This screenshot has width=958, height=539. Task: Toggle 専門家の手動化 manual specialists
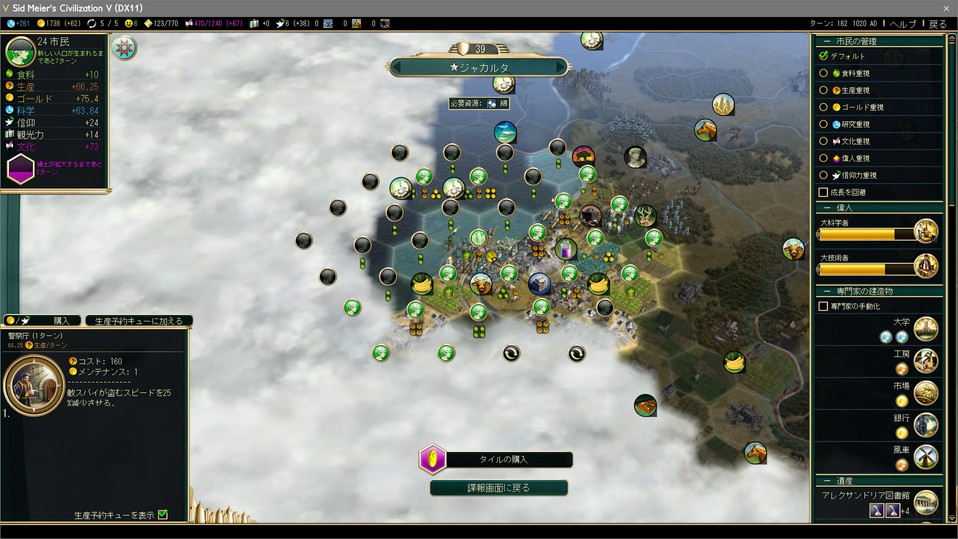pos(824,306)
